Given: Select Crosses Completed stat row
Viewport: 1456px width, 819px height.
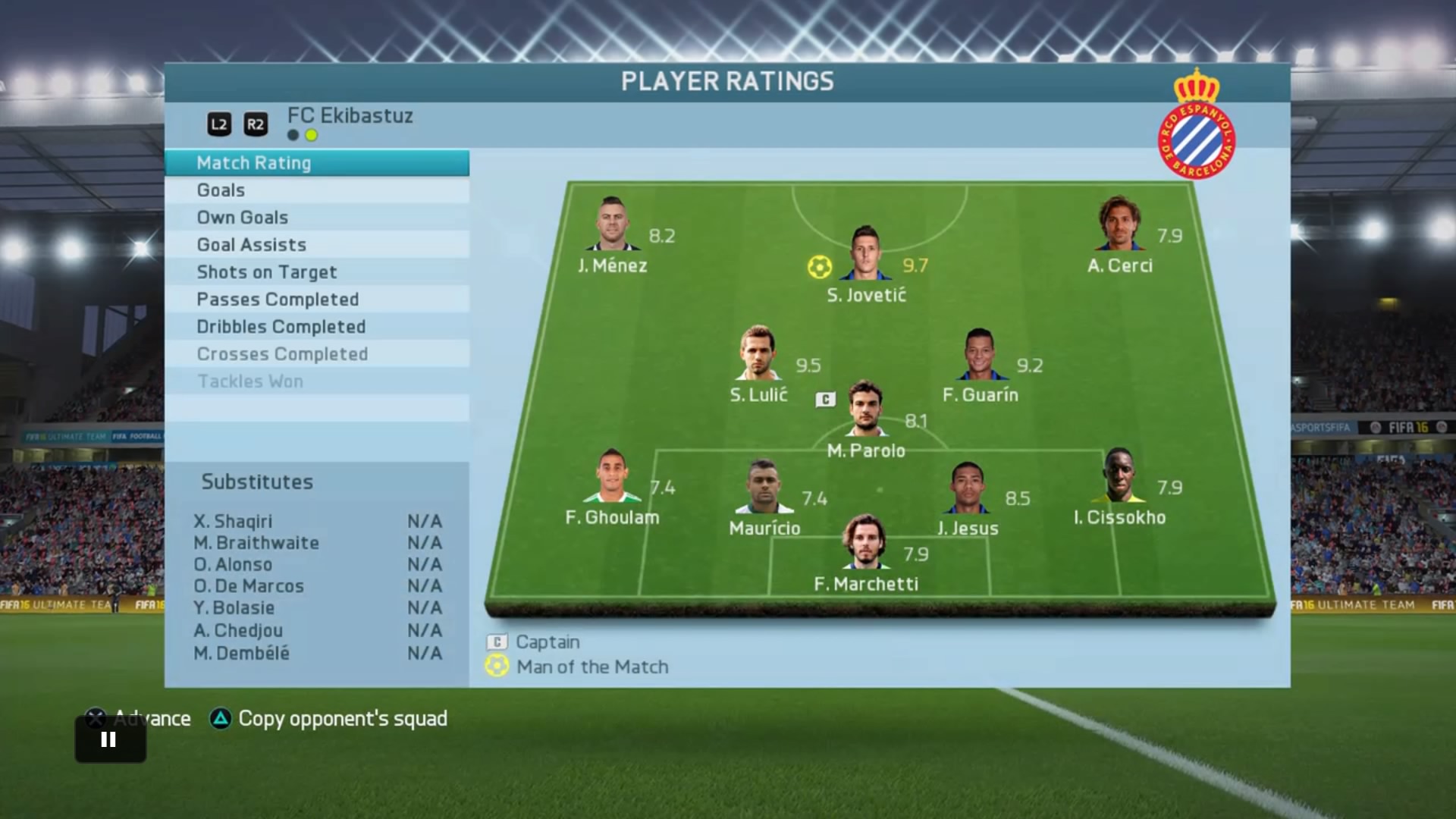Looking at the screenshot, I should point(316,354).
